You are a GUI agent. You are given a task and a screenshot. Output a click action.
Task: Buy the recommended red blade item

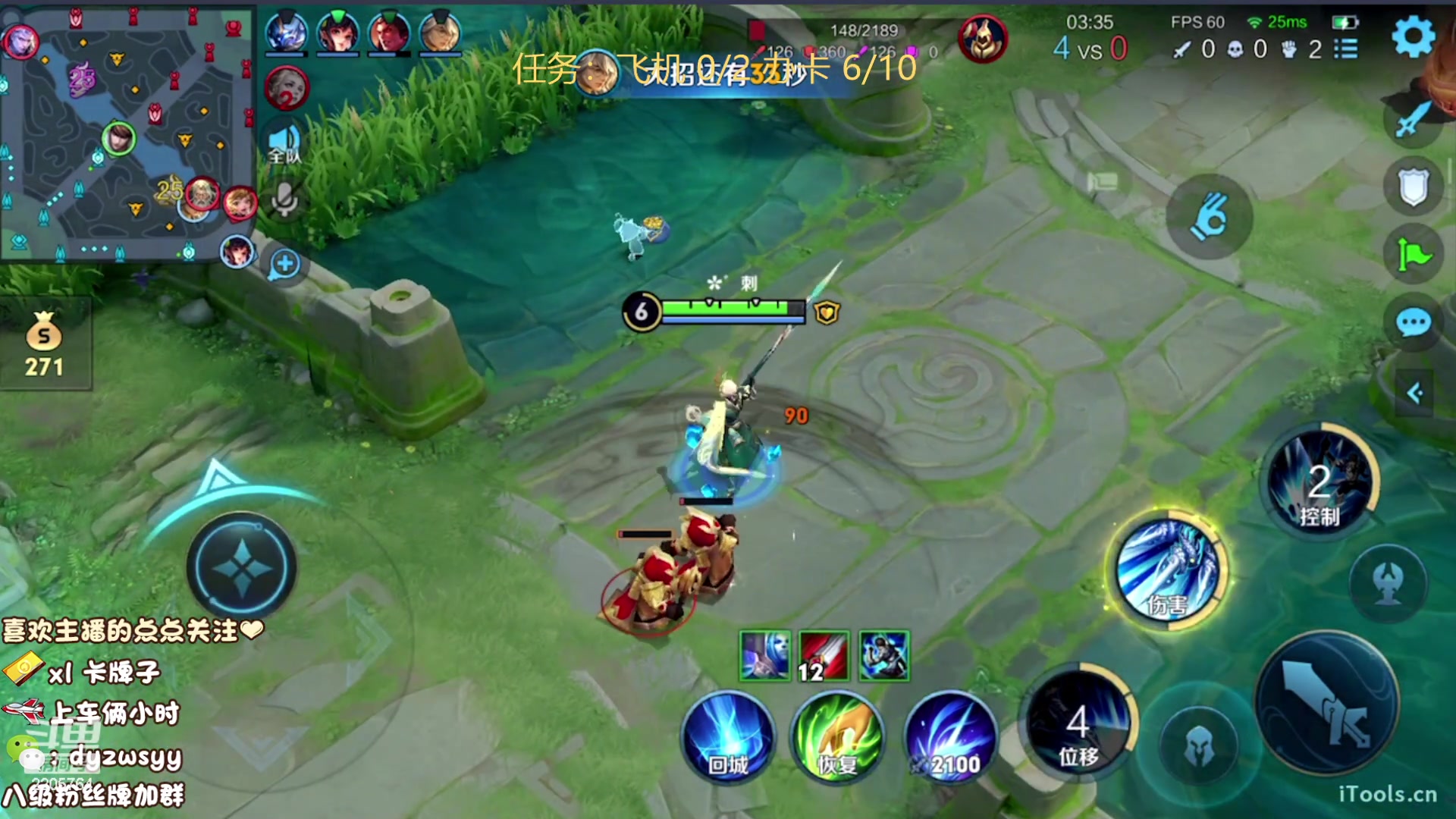824,656
